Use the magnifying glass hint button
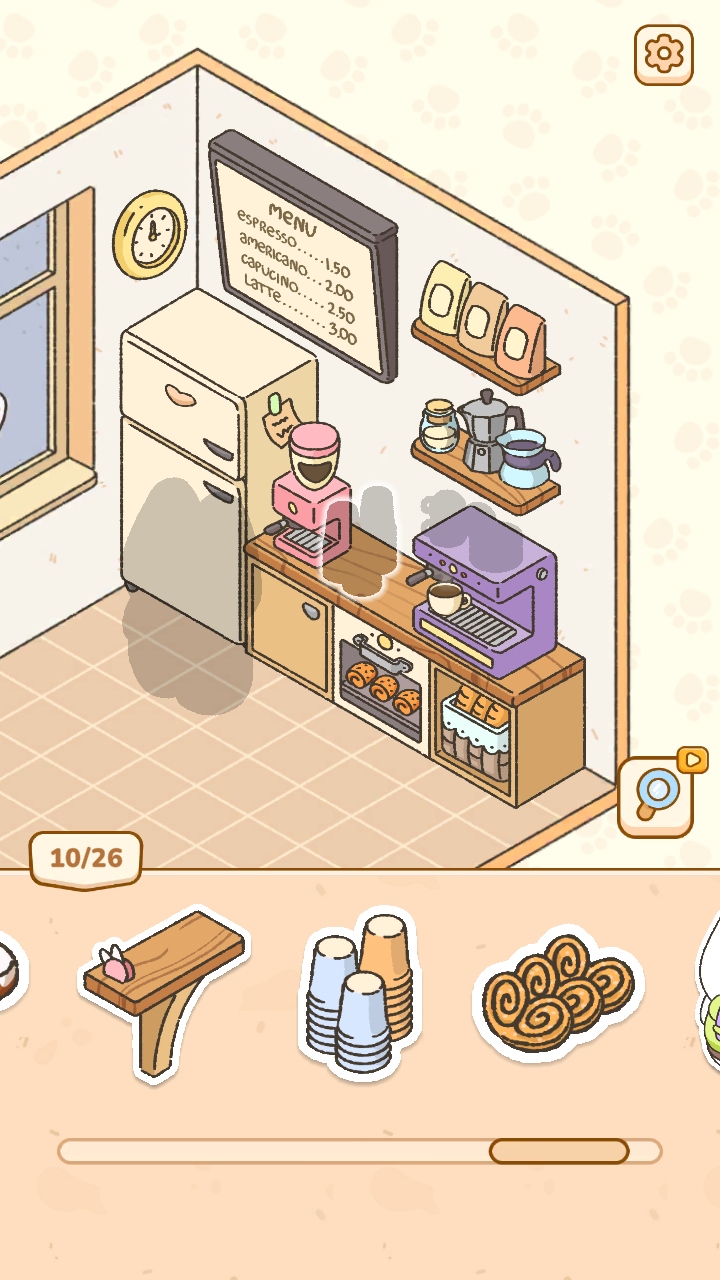 coord(656,796)
